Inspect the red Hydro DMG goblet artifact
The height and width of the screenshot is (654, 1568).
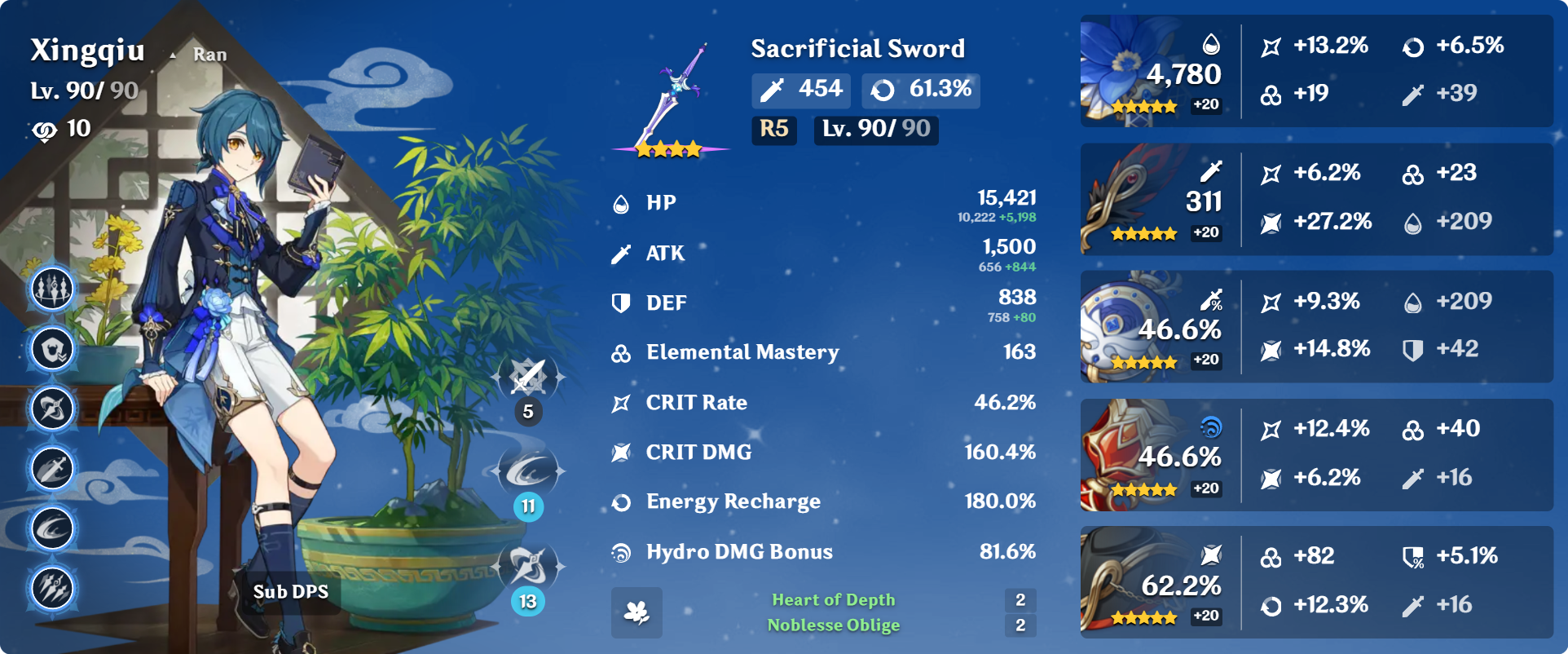pos(1130,455)
